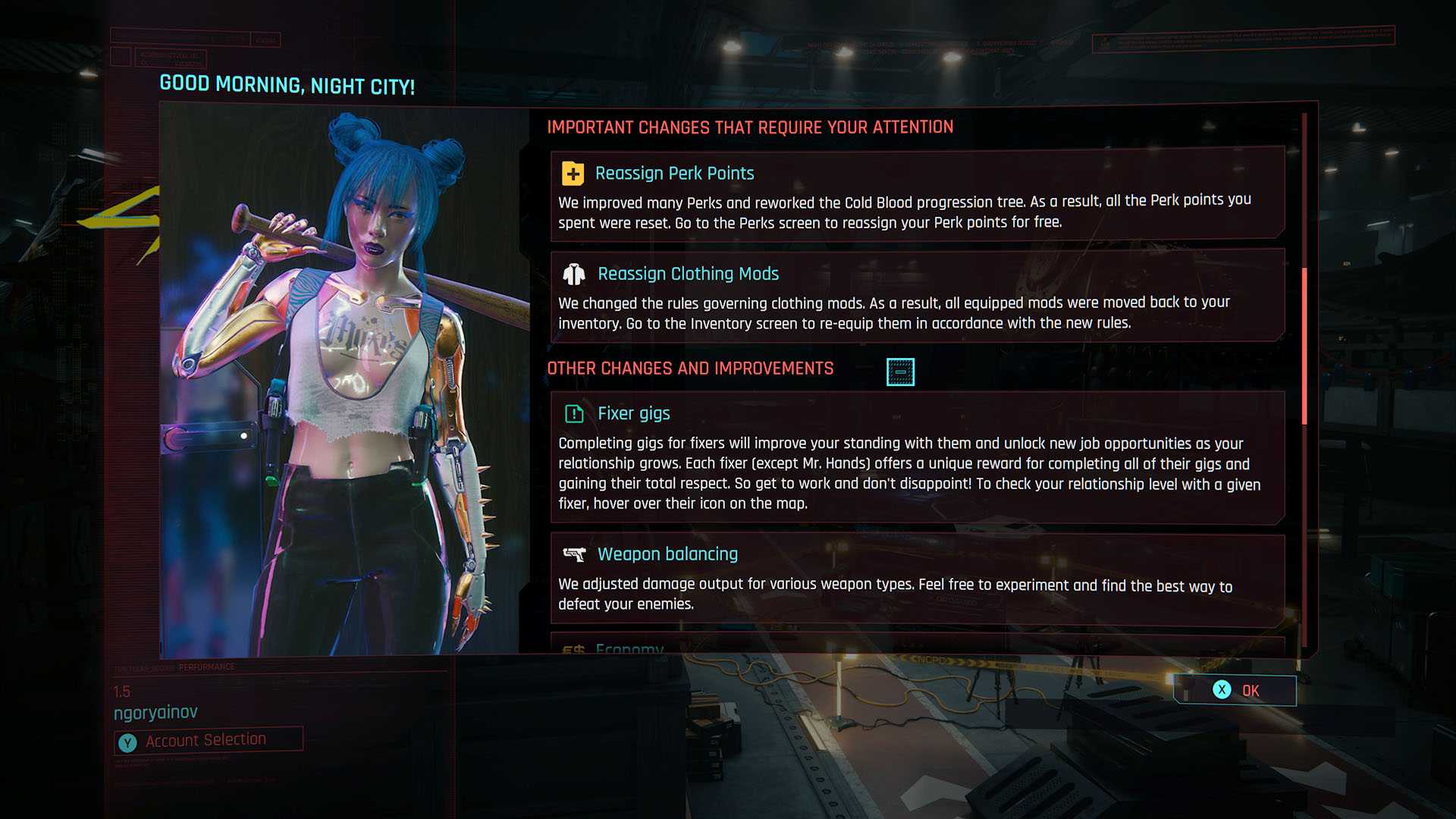This screenshot has width=1456, height=819.
Task: Click the patch notes scrollbar
Action: click(x=1304, y=345)
